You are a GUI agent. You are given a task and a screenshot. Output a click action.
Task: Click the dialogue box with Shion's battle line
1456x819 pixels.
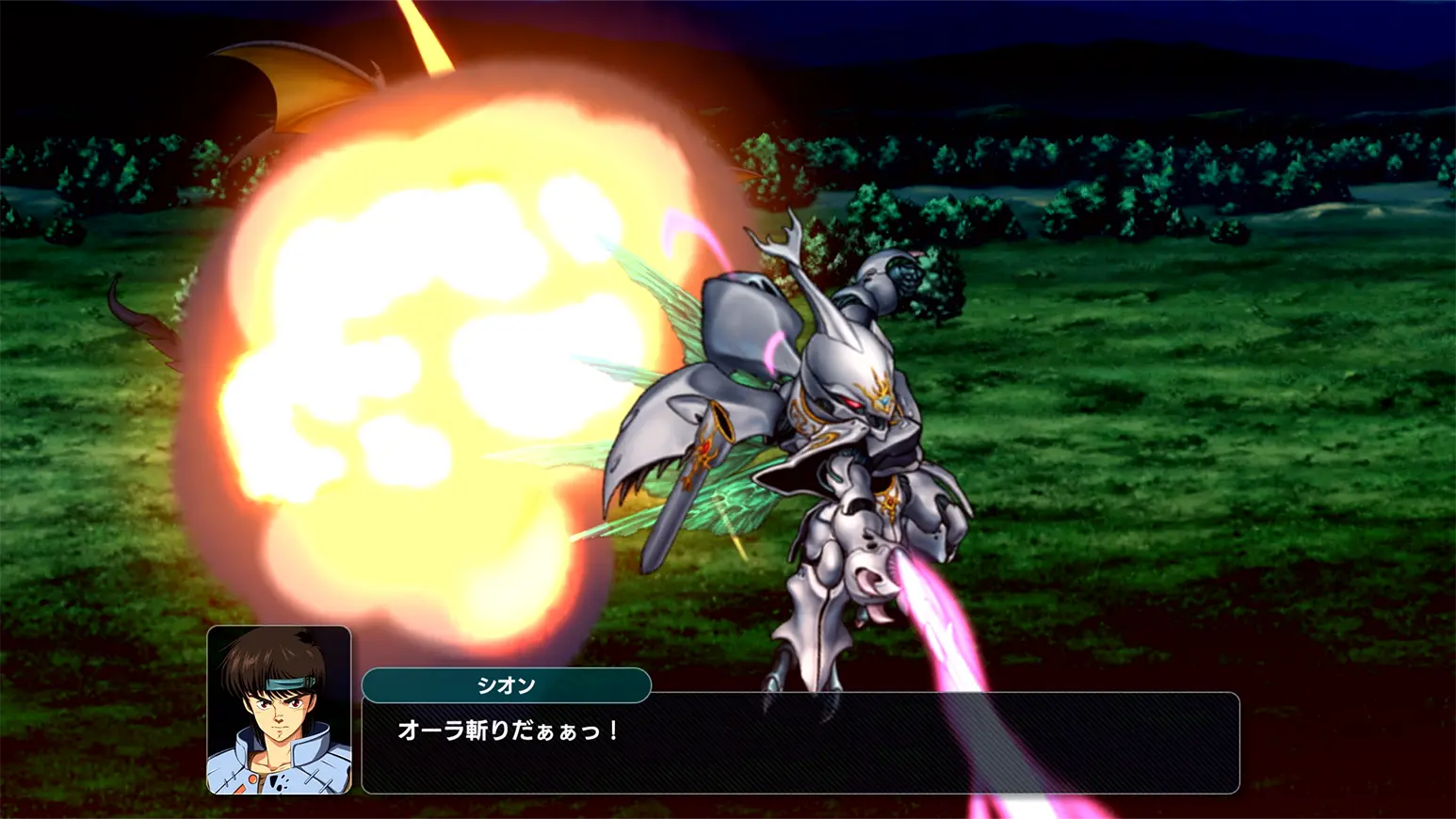point(800,743)
